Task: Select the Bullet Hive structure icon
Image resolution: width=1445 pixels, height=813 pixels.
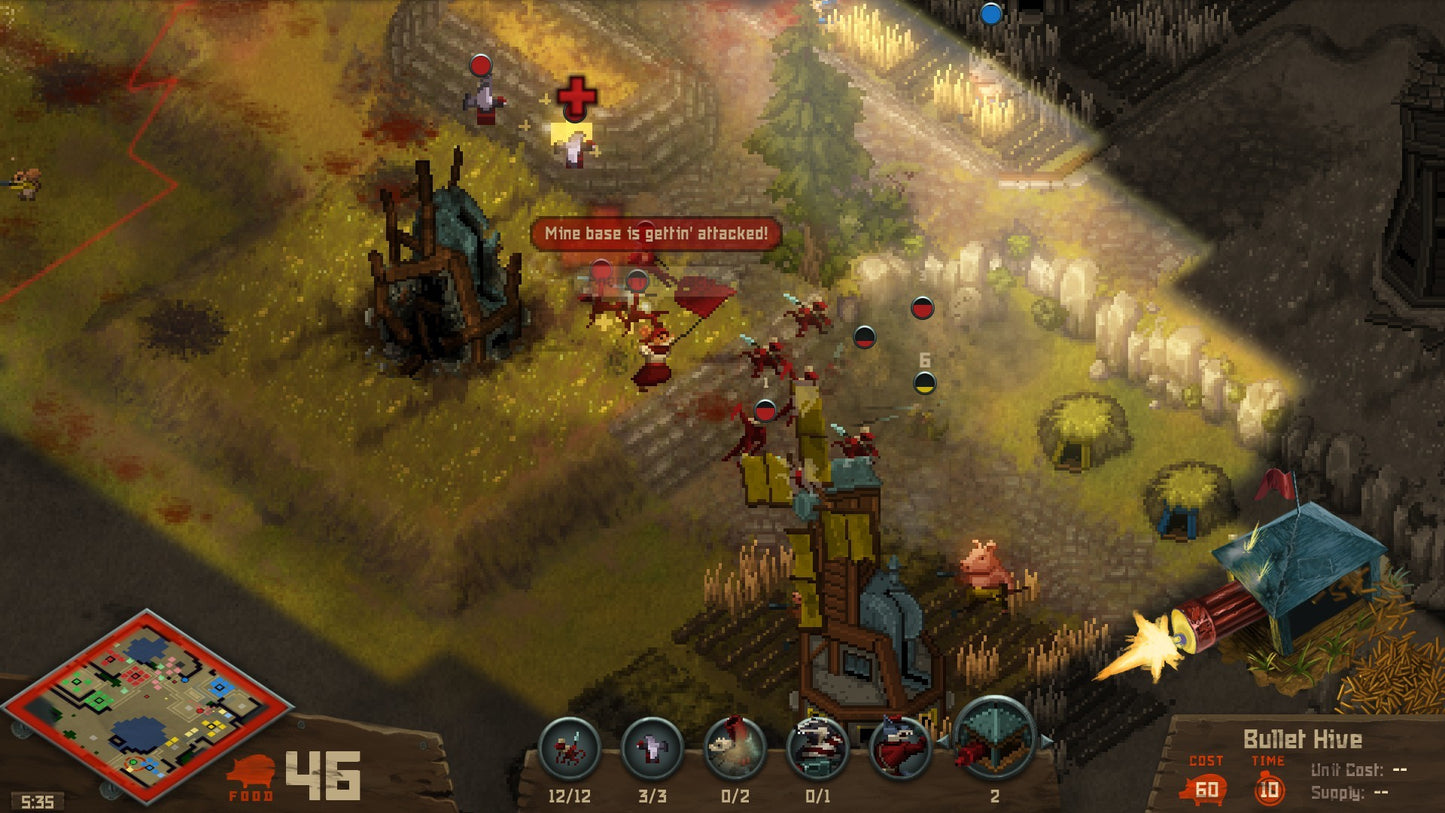Action: pos(994,741)
